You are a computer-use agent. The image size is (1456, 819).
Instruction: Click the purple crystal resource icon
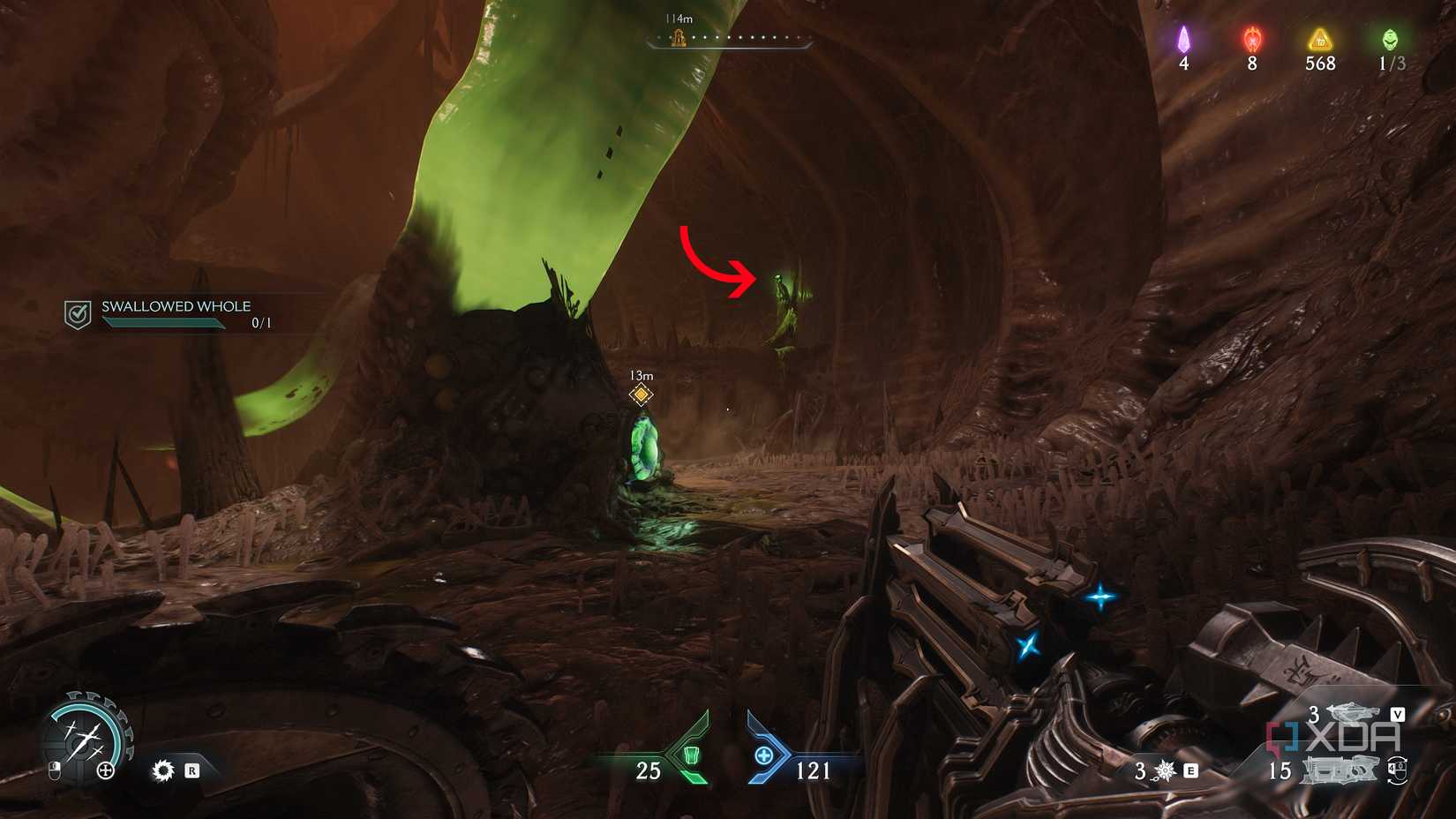point(1184,39)
